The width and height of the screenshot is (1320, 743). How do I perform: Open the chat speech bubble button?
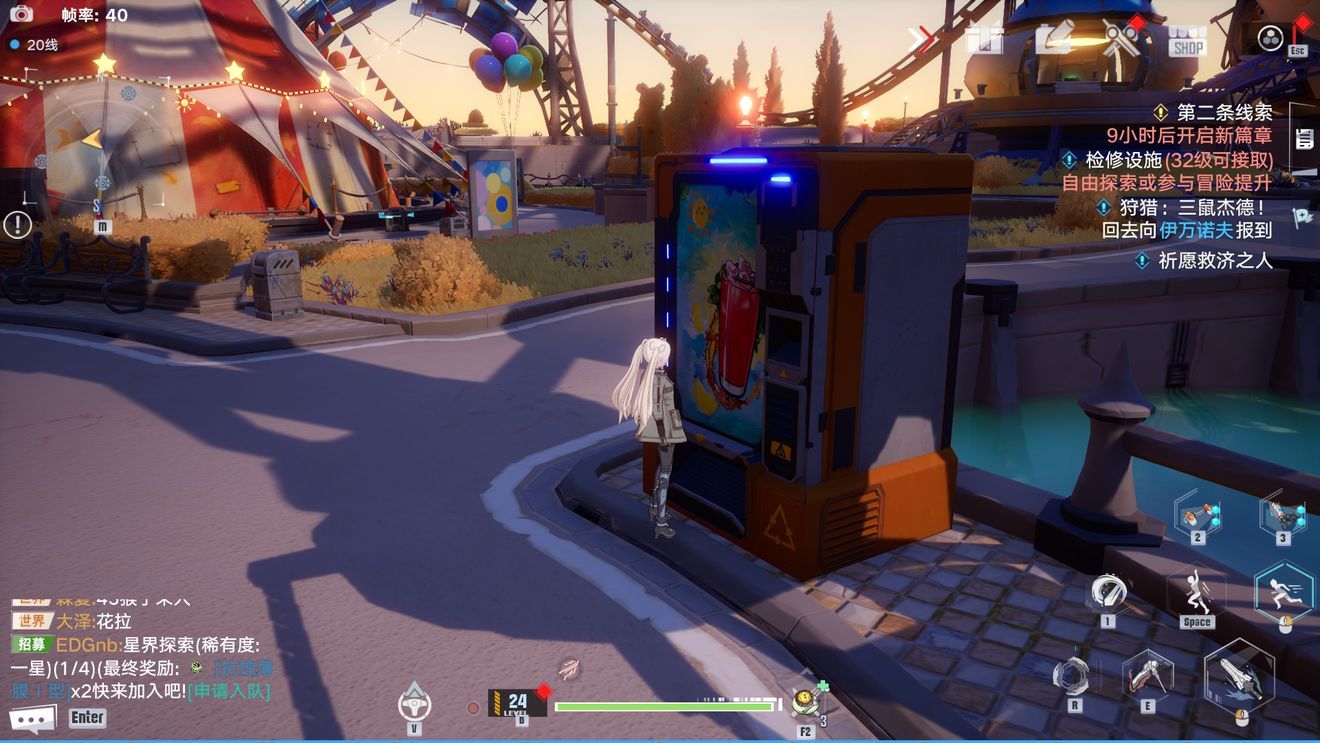click(32, 718)
